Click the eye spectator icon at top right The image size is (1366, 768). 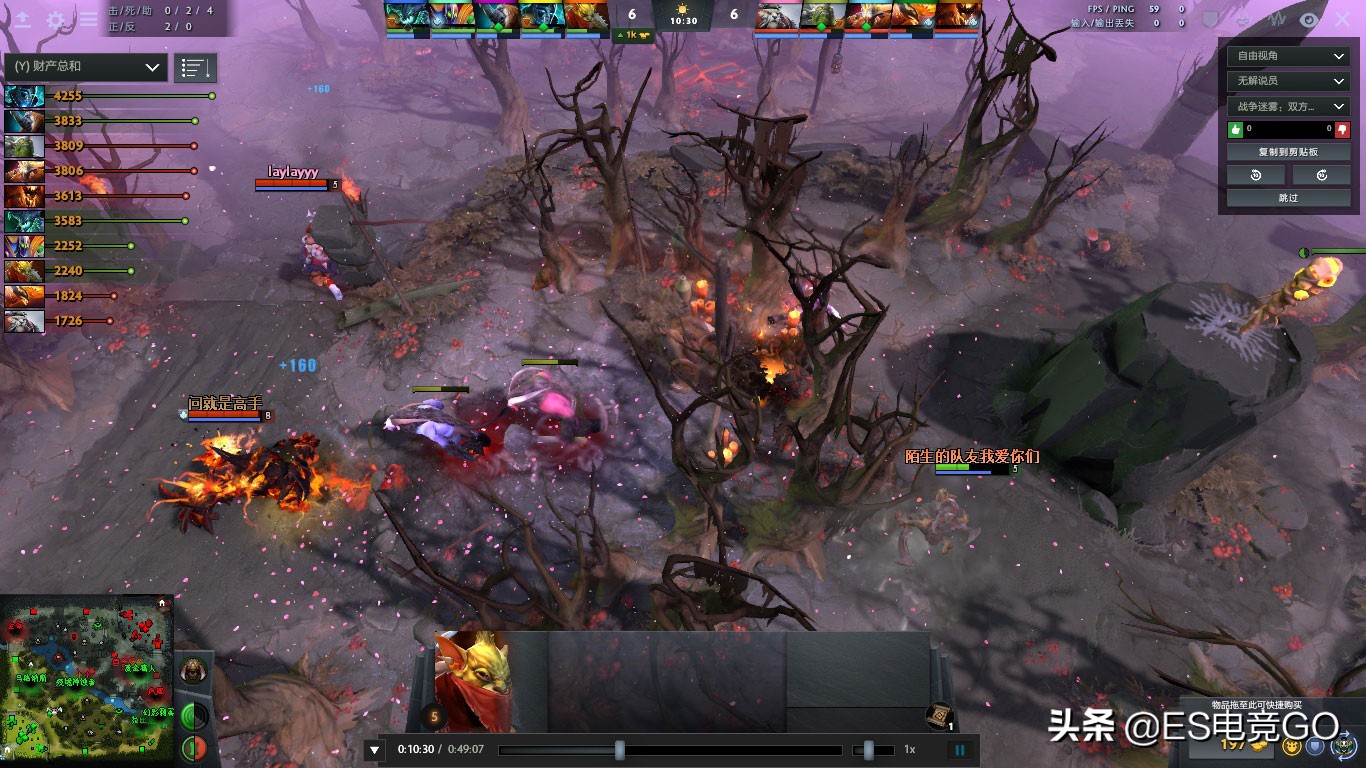tap(1308, 19)
